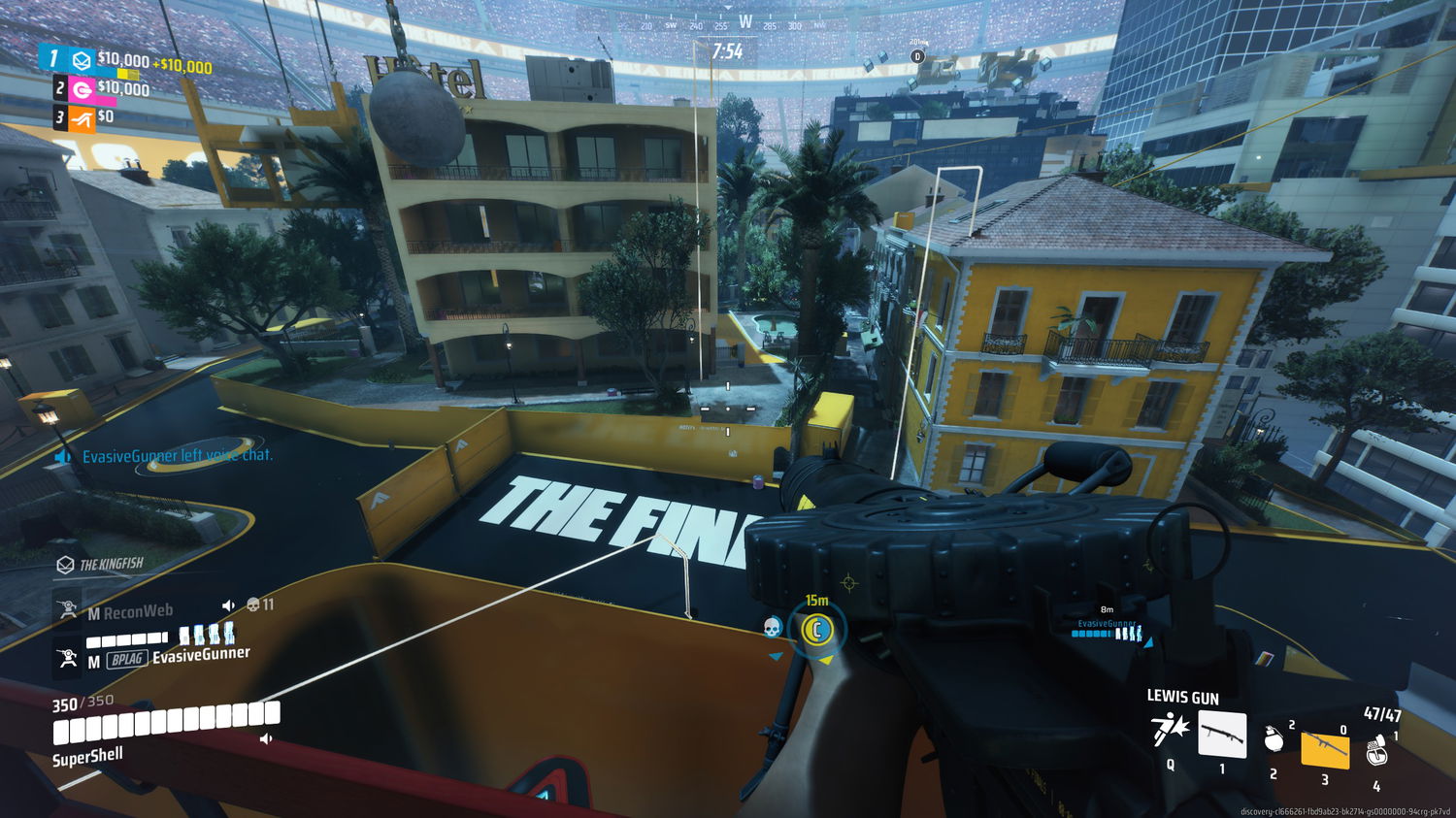The width and height of the screenshot is (1456, 818).
Task: Choose the grenade gadget in slot 2
Action: click(x=1274, y=739)
